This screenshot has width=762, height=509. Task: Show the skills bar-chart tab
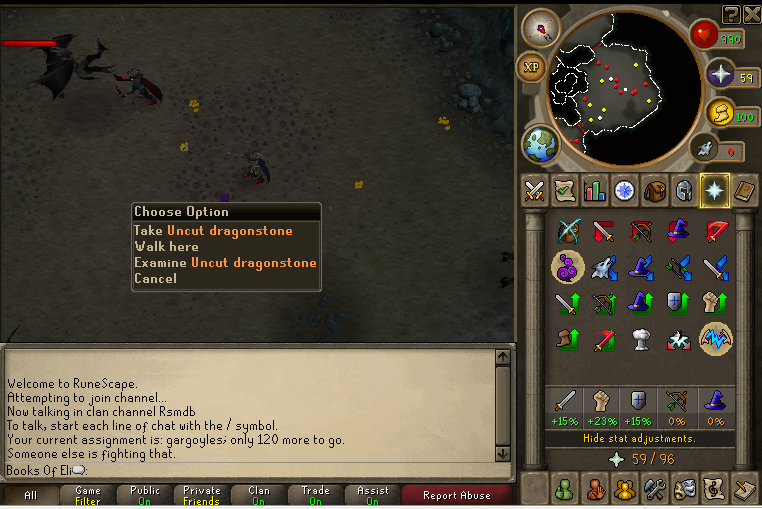pos(594,190)
